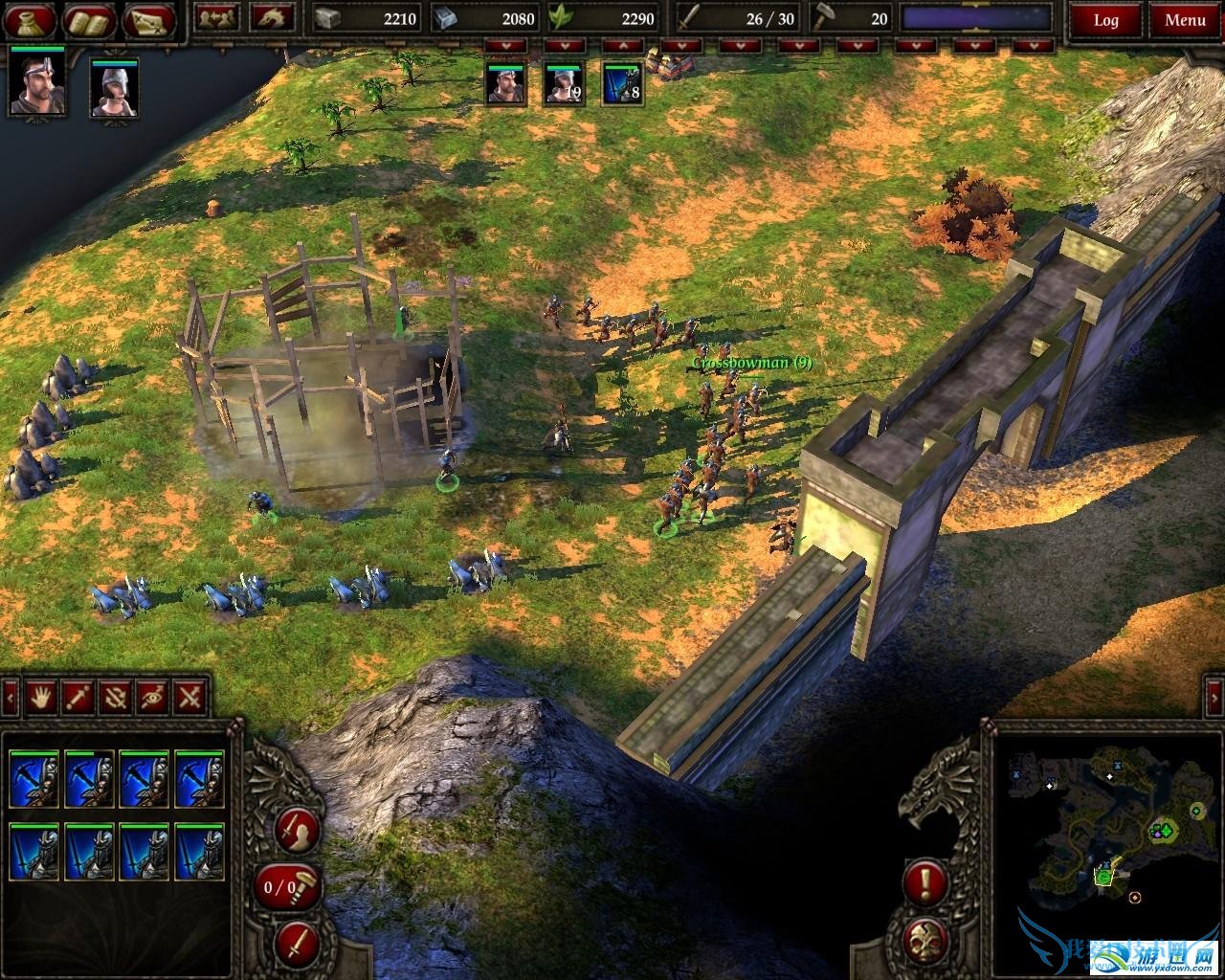Select the circular arrows command
1225x980 pixels.
click(x=116, y=697)
